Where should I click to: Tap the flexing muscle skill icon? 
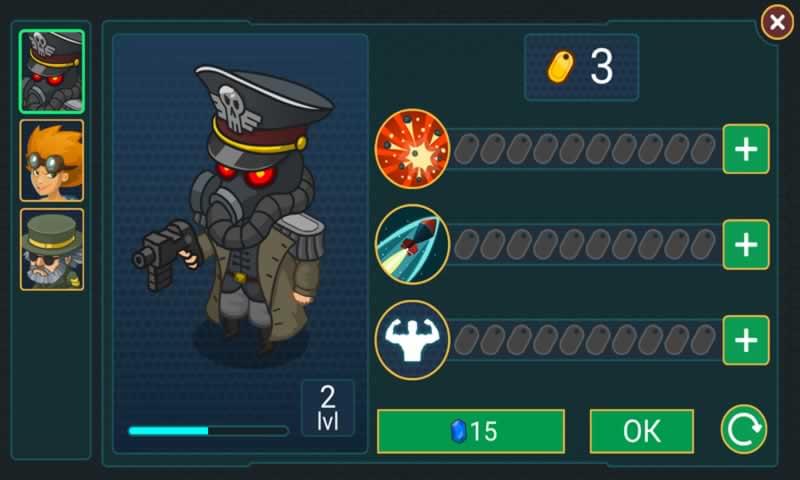[x=412, y=340]
